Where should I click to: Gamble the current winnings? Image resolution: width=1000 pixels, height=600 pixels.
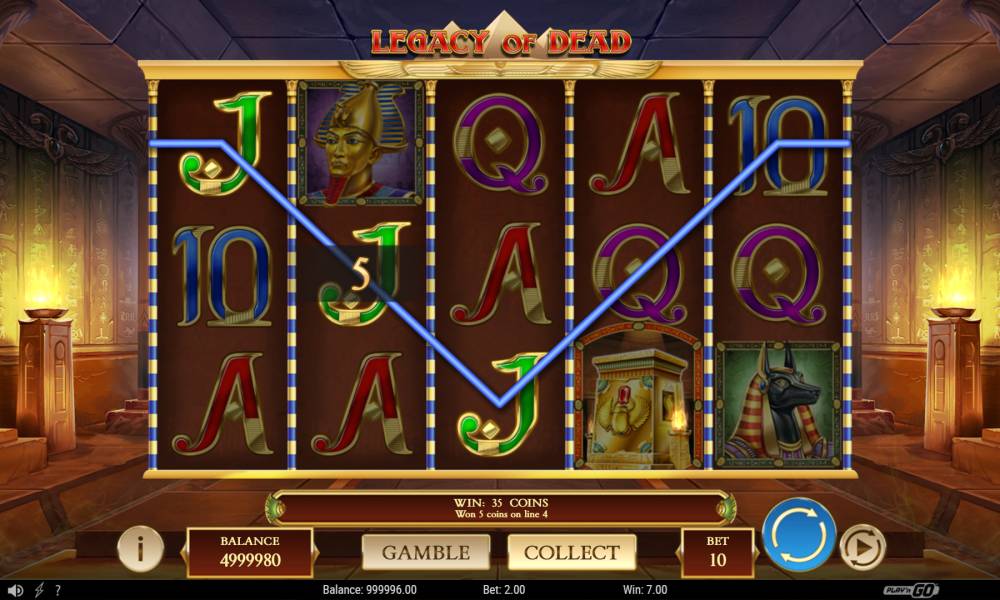click(x=426, y=552)
